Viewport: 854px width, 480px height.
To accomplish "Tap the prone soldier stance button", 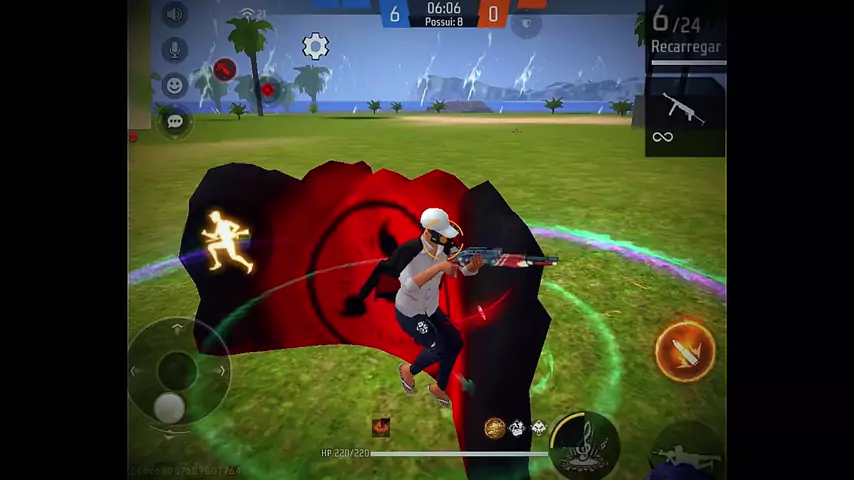I will point(687,455).
